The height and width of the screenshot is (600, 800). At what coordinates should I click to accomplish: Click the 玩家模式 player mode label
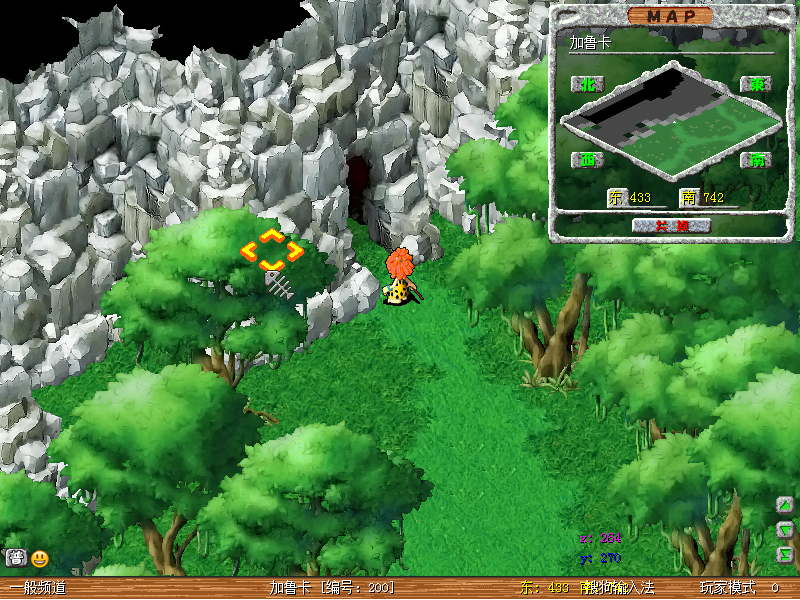coord(726,588)
